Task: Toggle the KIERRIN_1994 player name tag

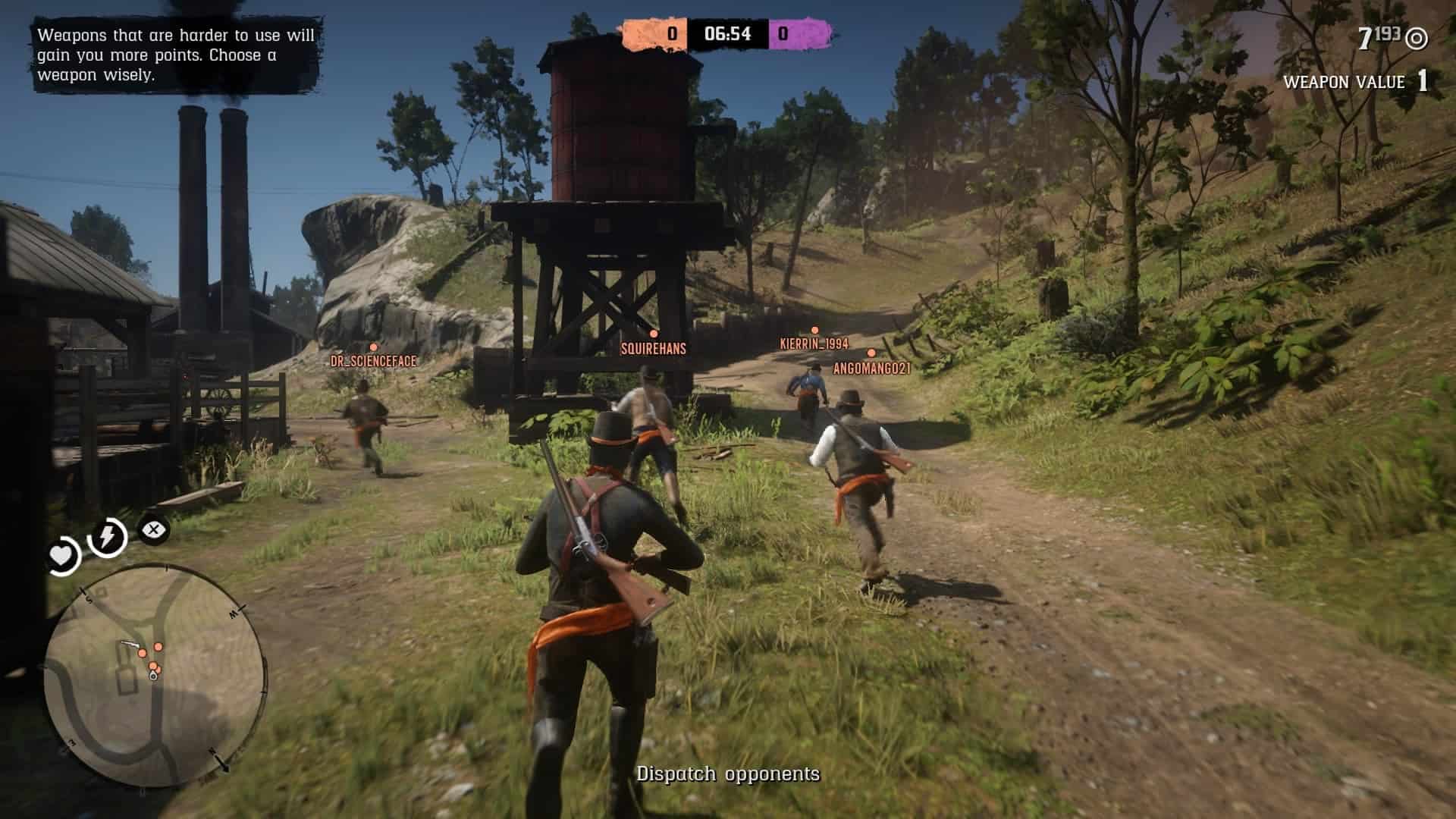Action: (x=813, y=343)
